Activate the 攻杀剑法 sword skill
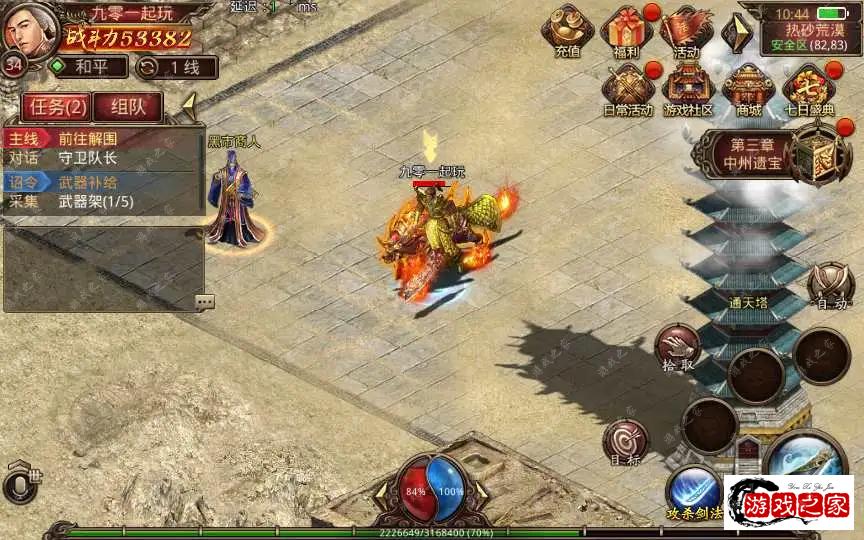This screenshot has height=540, width=864. [x=693, y=492]
